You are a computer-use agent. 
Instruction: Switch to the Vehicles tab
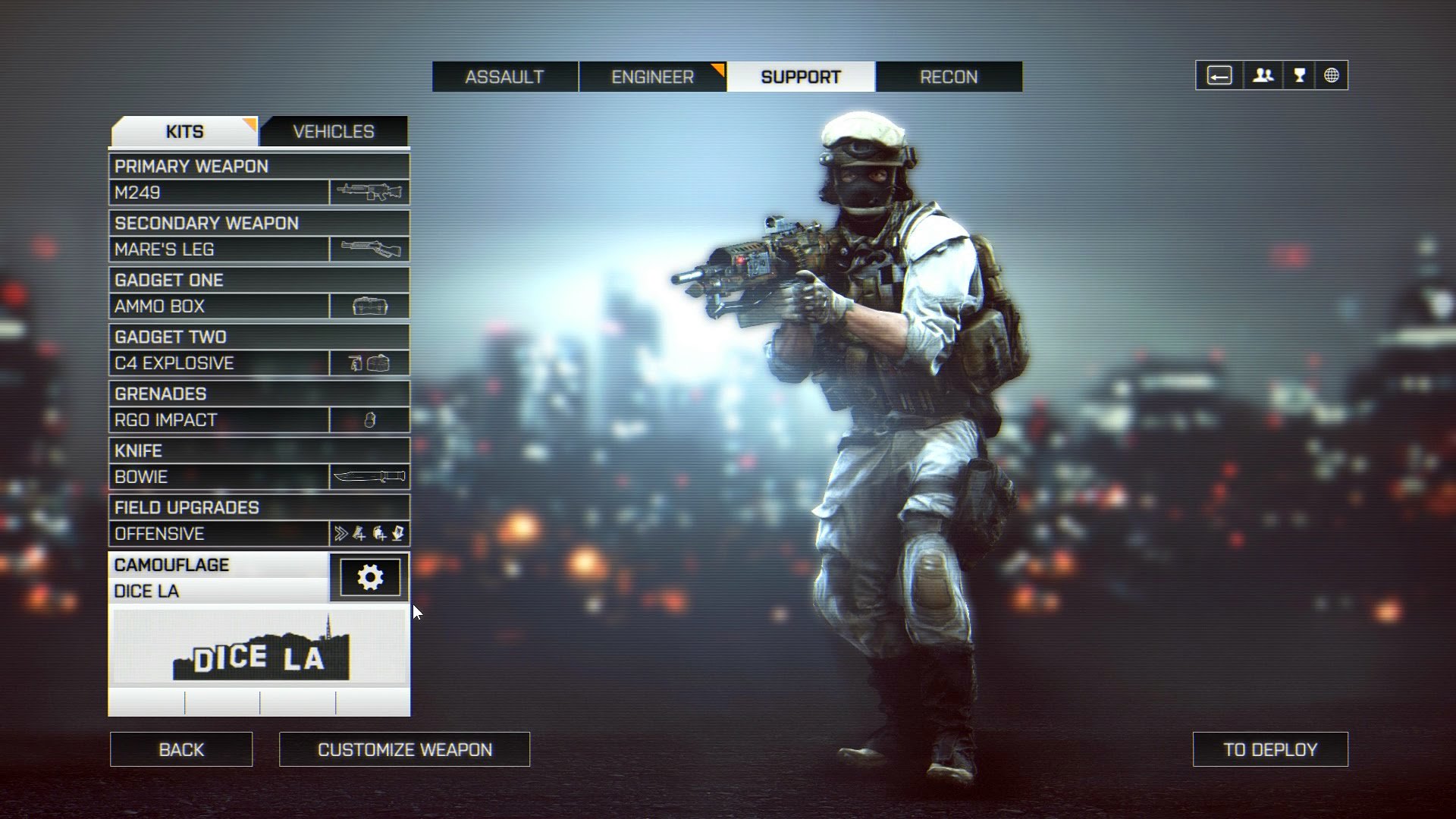point(334,130)
